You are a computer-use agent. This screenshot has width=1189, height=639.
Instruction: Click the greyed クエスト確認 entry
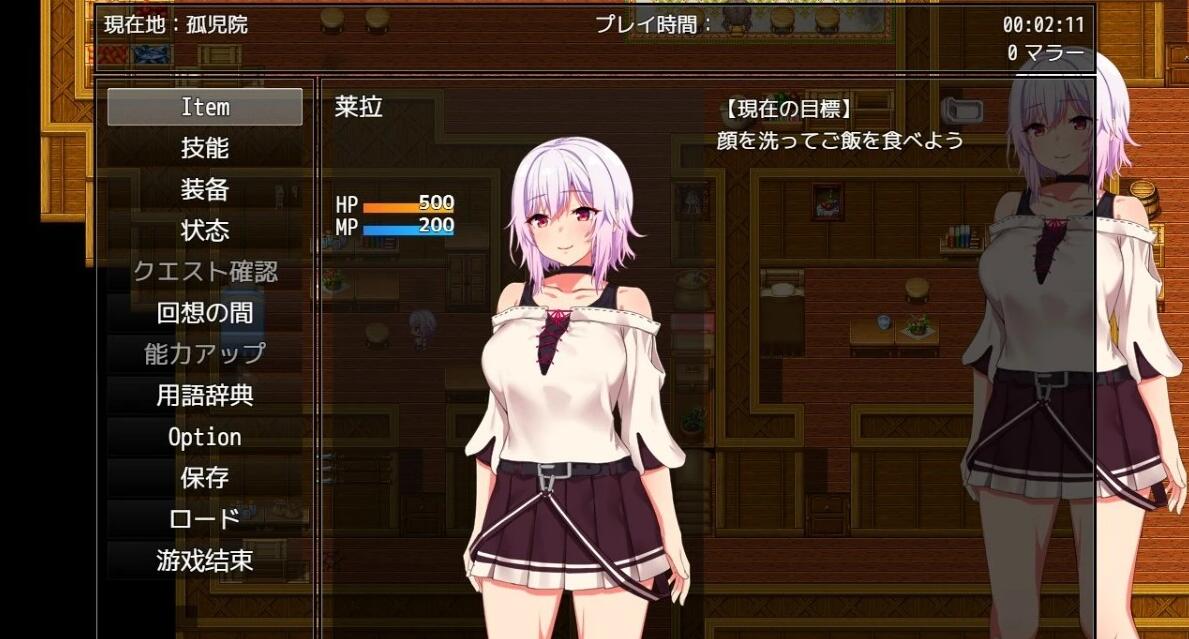tap(205, 272)
